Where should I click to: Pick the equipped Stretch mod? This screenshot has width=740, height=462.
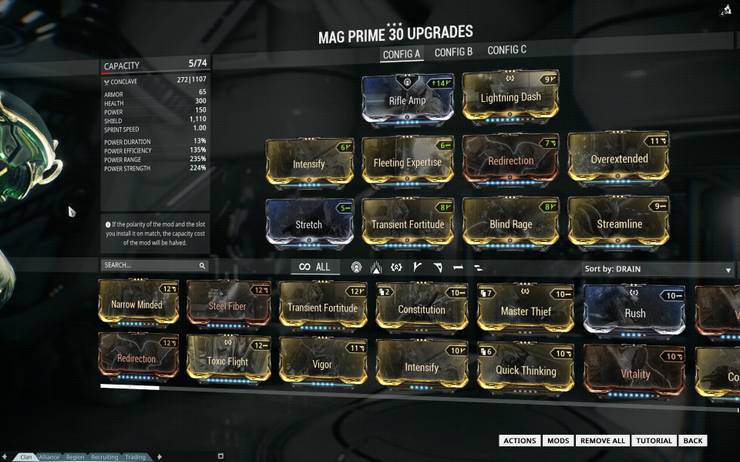pos(309,224)
